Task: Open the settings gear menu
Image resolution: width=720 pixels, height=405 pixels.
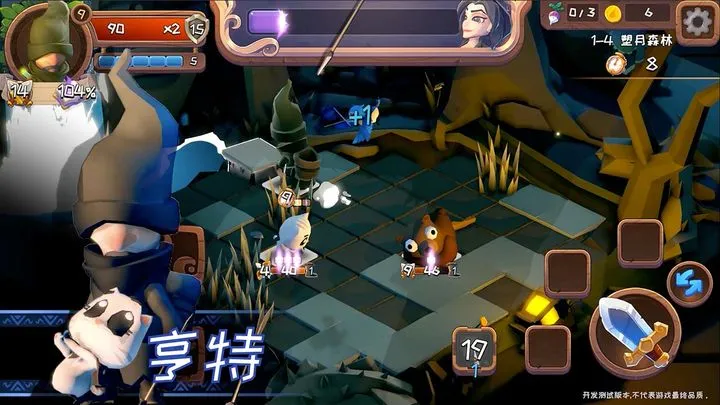Action: (x=696, y=20)
